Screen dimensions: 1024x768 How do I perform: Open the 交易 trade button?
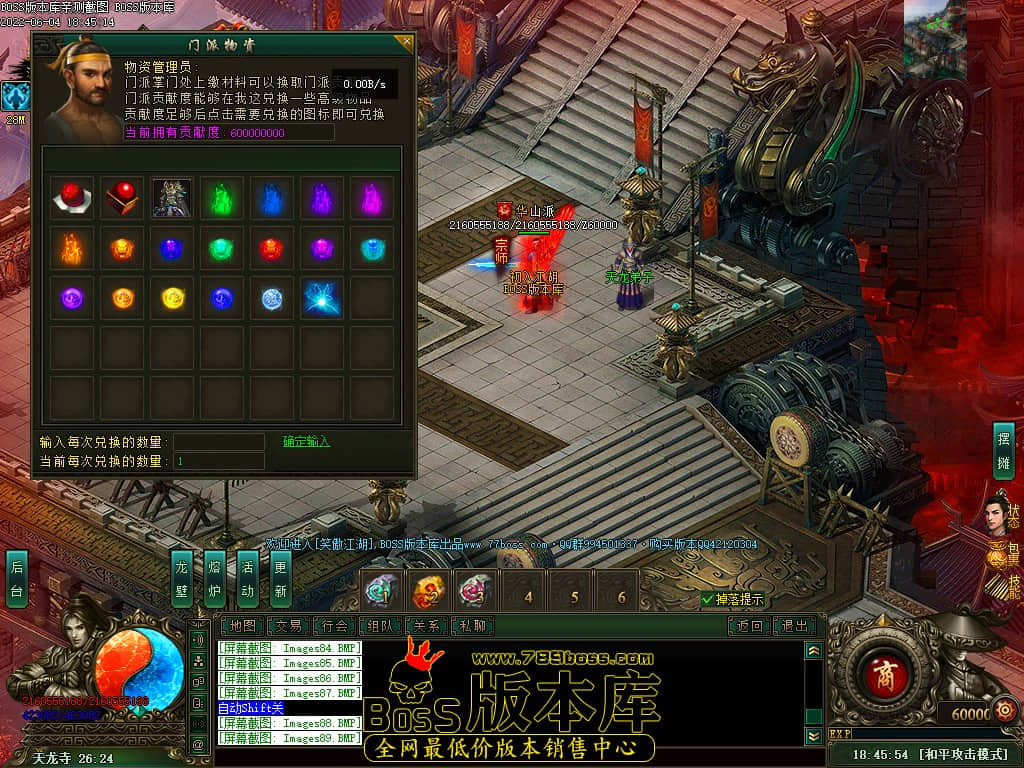(x=288, y=626)
